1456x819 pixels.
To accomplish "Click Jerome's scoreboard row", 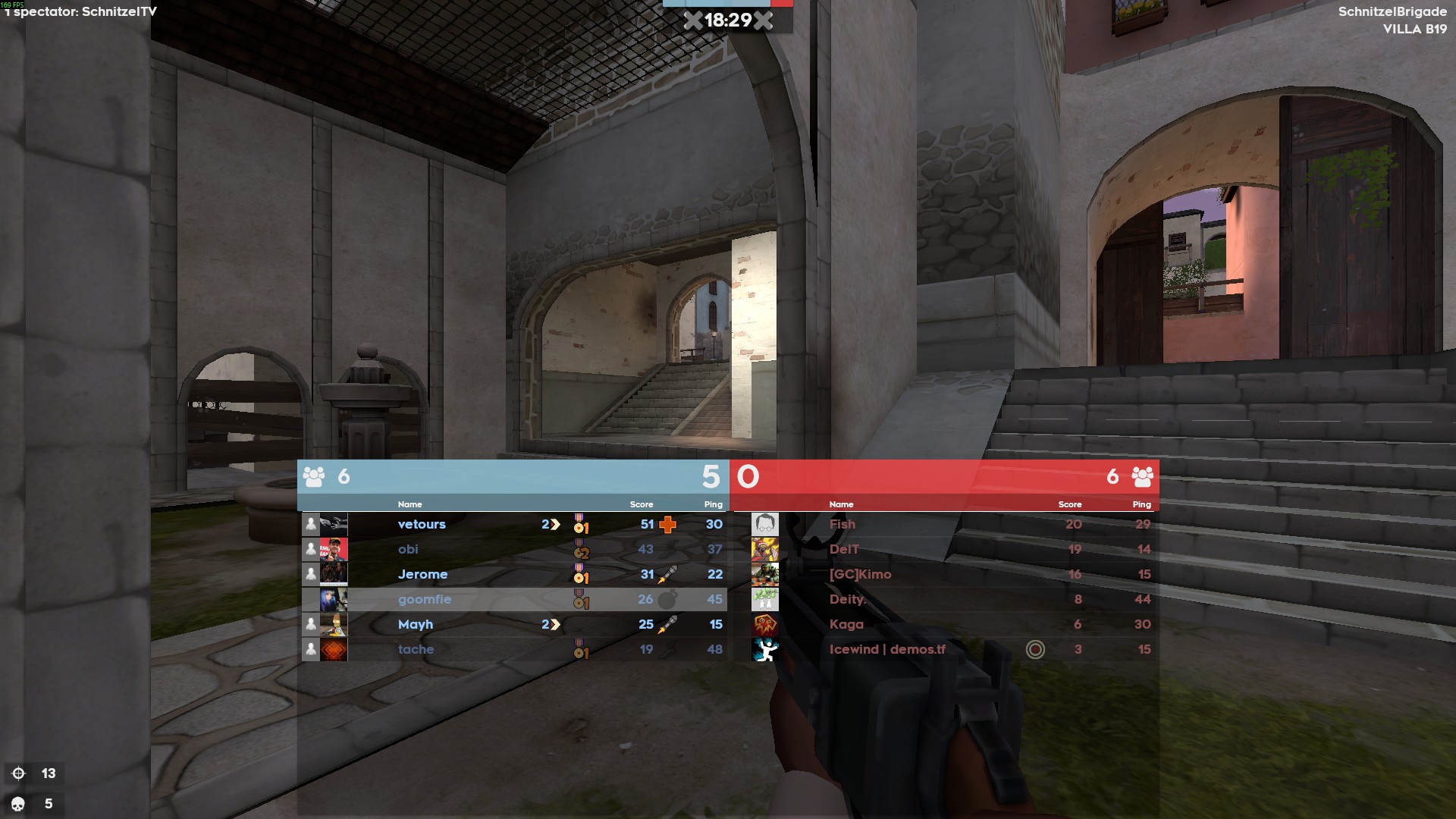I will click(x=422, y=574).
